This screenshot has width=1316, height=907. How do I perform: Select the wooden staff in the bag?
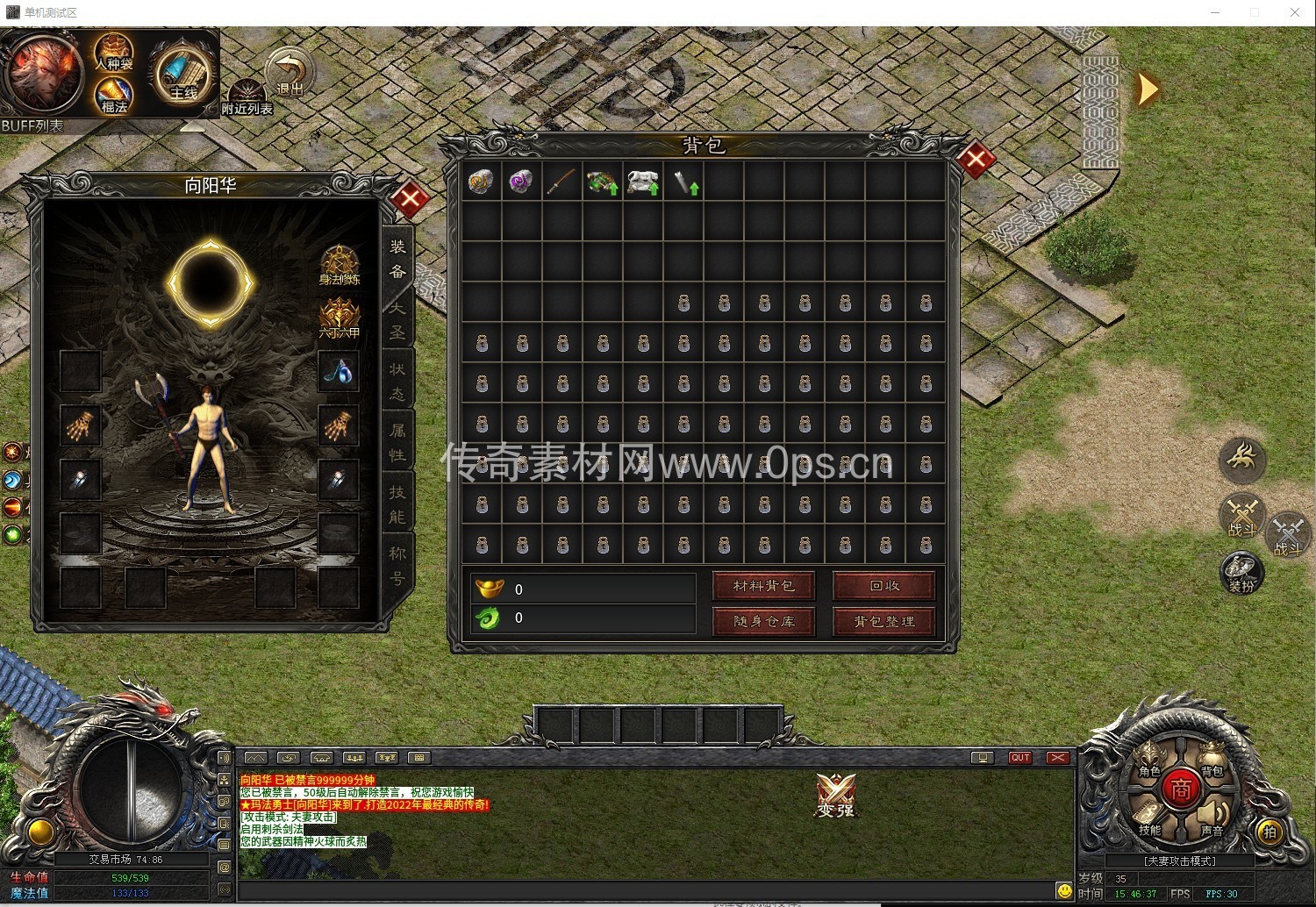[x=561, y=182]
